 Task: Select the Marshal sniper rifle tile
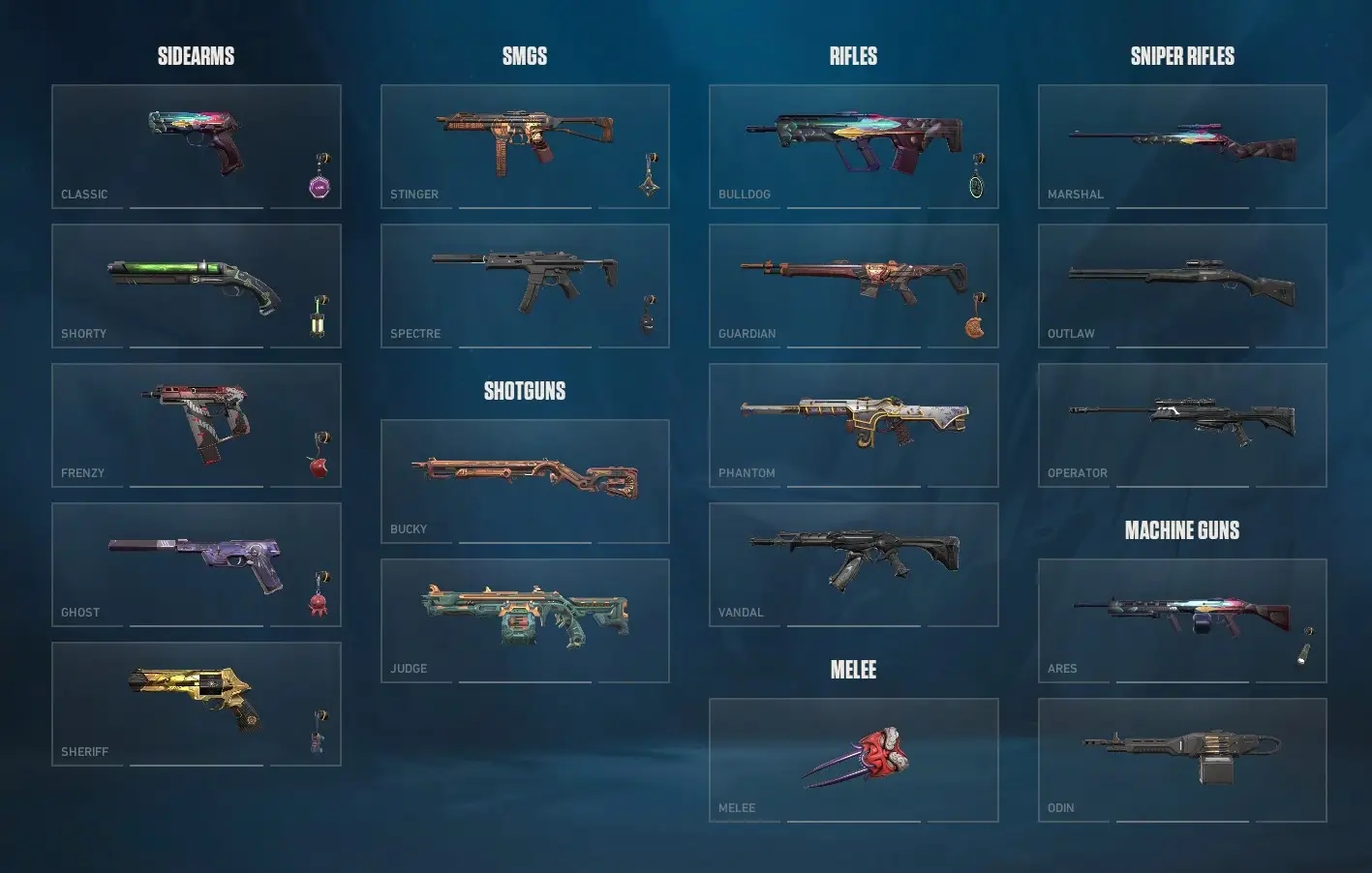pyautogui.click(x=1181, y=145)
